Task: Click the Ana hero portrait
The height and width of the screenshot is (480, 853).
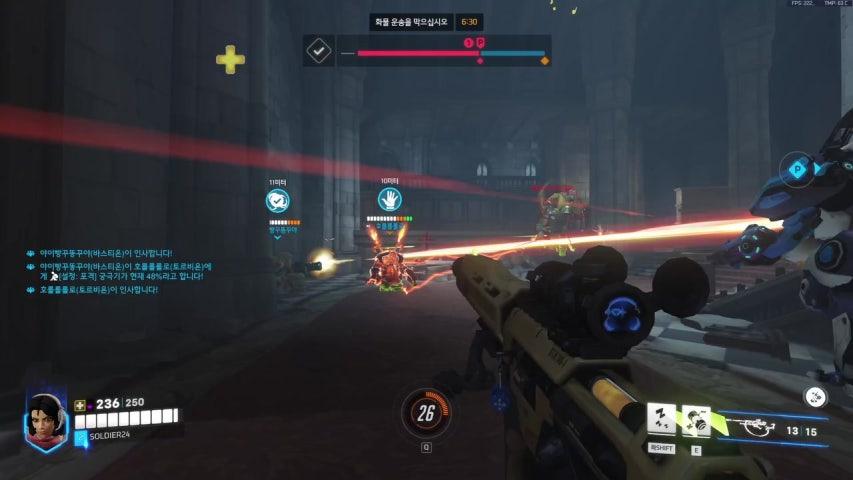Action: 44,420
